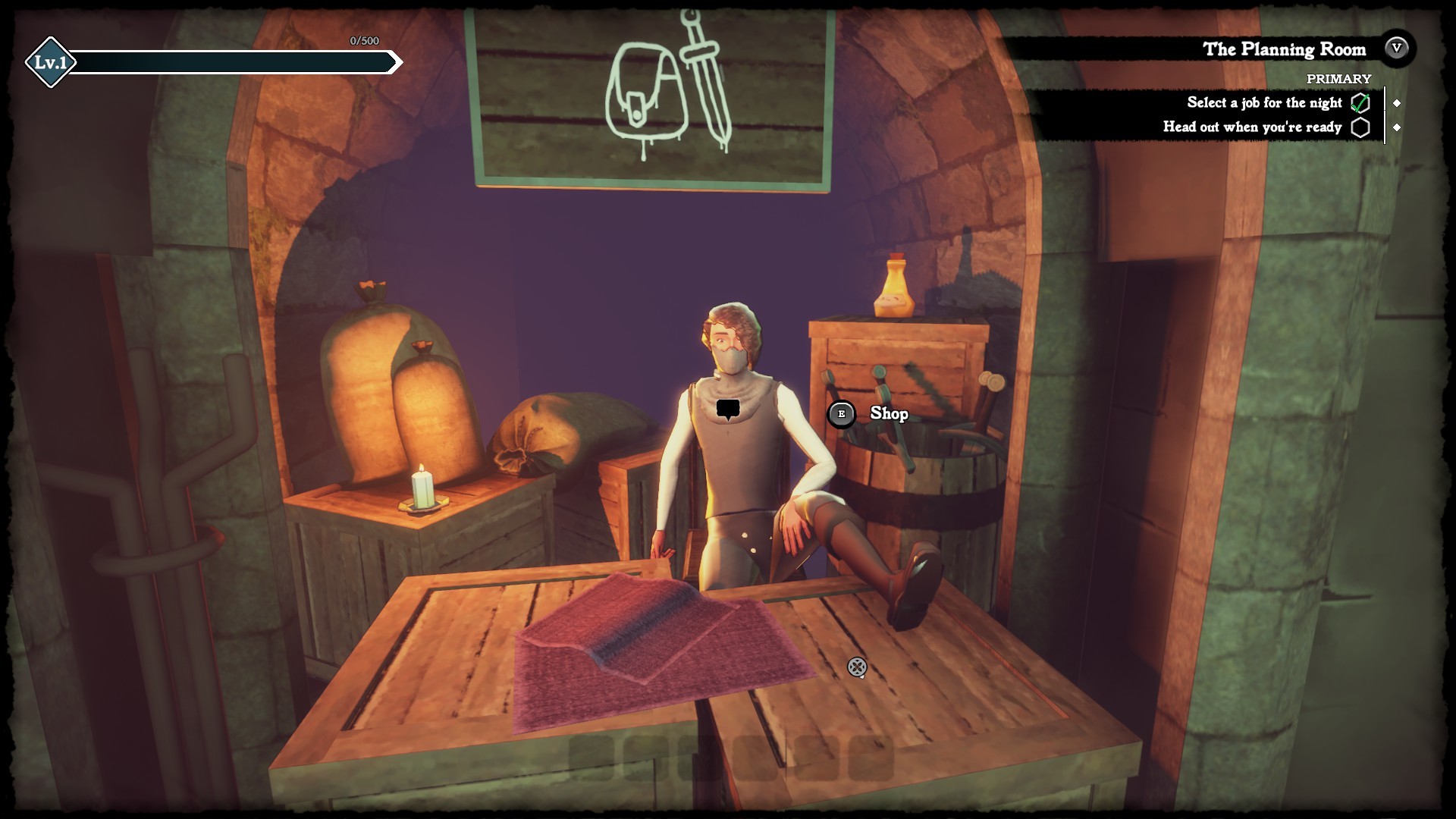The image size is (1456, 819).
Task: Click the diamond marker beside 'Select a job' objective
Action: click(1398, 102)
